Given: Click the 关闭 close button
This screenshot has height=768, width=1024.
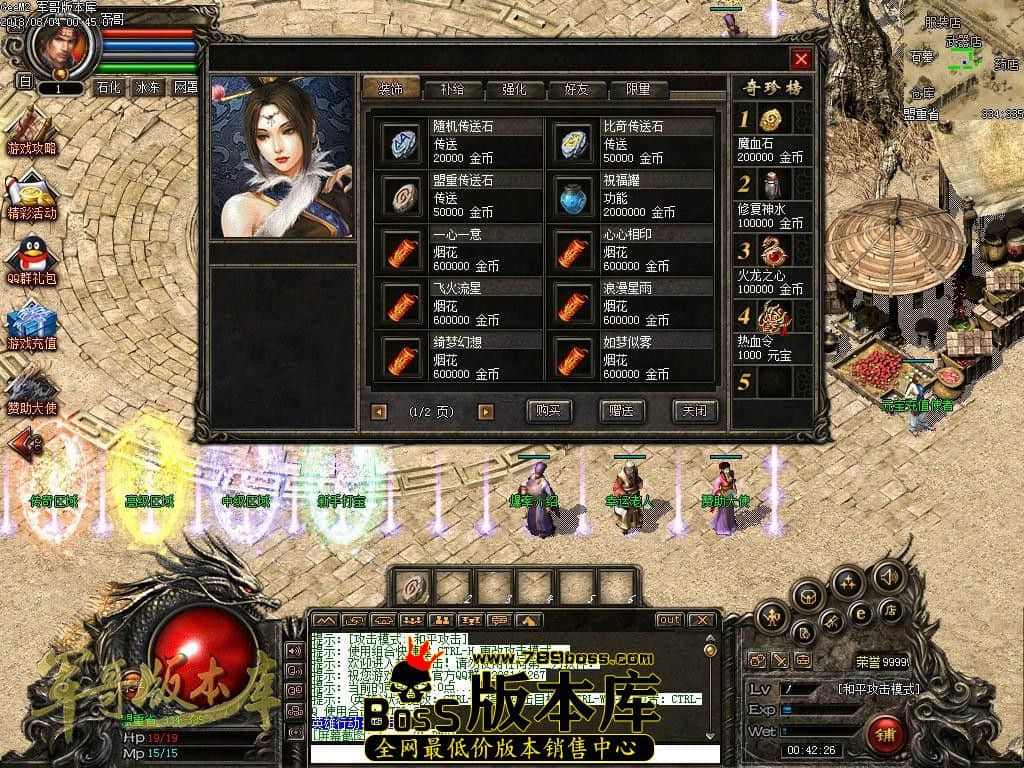Looking at the screenshot, I should [694, 411].
